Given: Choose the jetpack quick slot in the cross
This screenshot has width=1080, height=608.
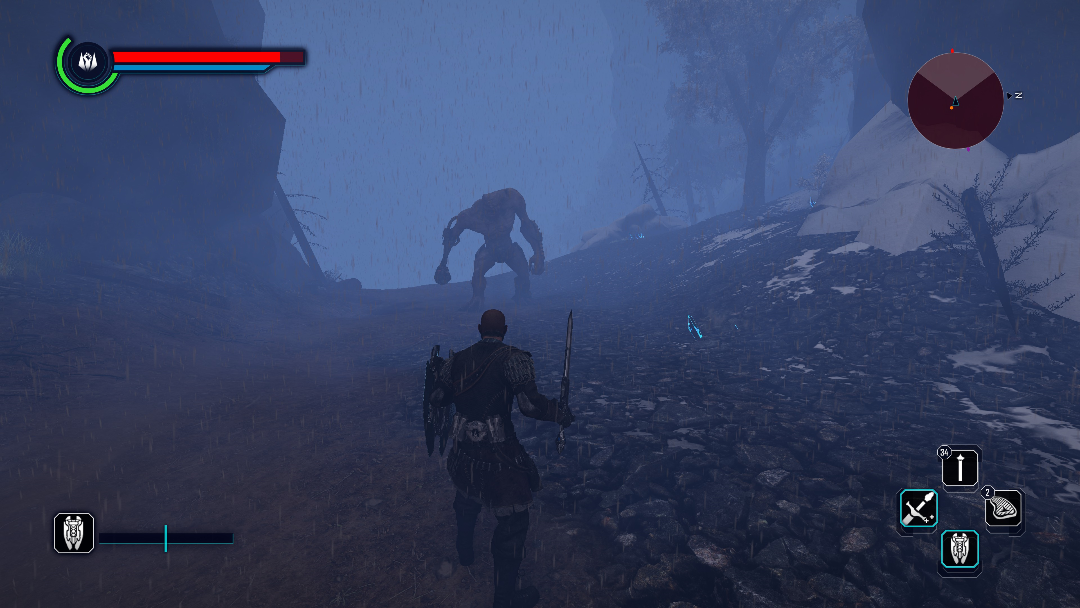Looking at the screenshot, I should tap(960, 551).
